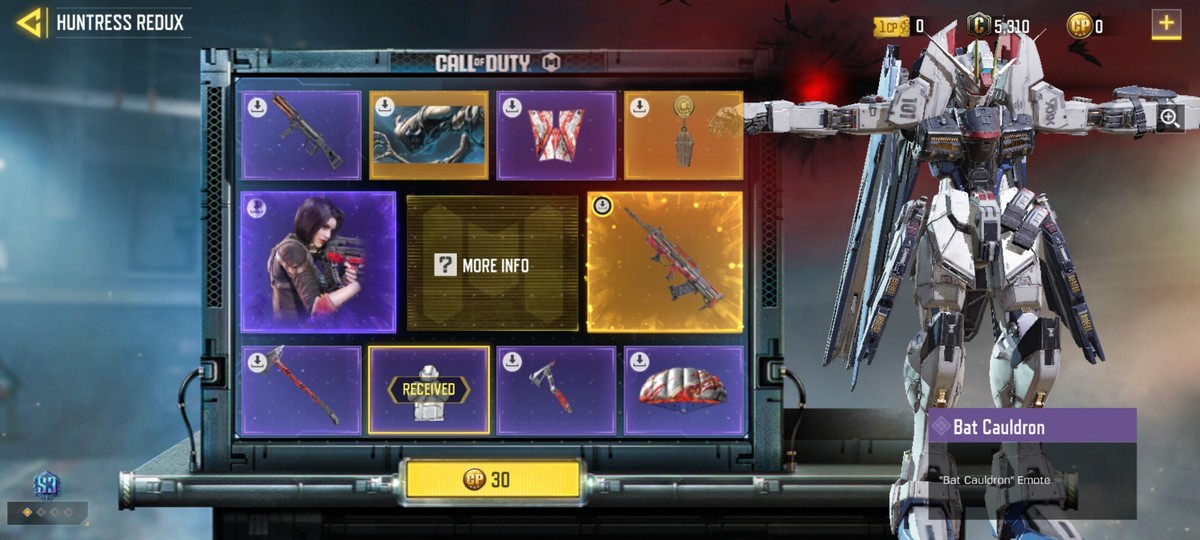
Task: Select the black submachine gun reward tile
Action: pos(301,136)
